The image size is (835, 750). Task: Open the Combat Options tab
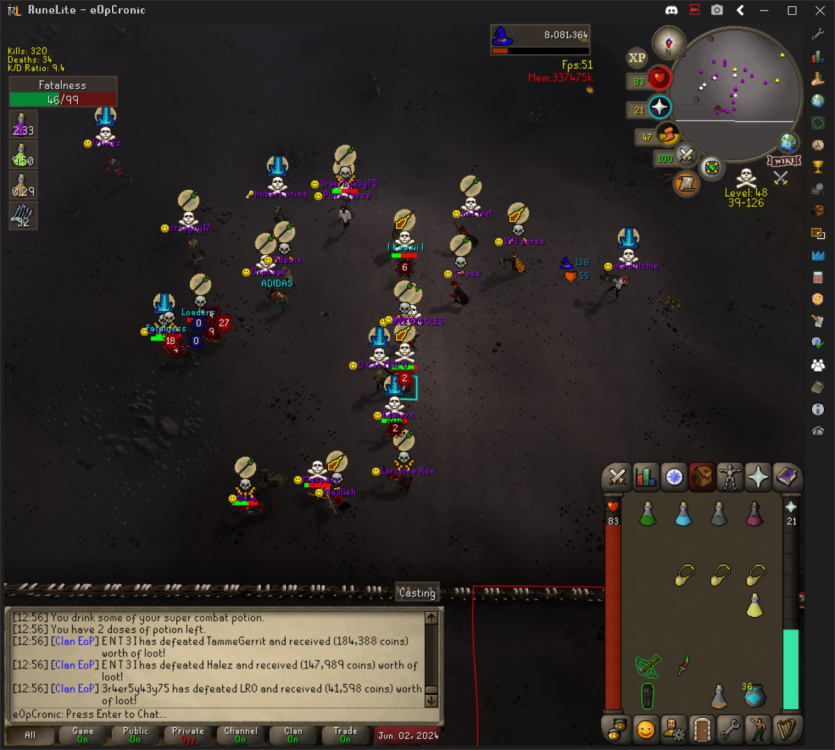click(x=618, y=477)
